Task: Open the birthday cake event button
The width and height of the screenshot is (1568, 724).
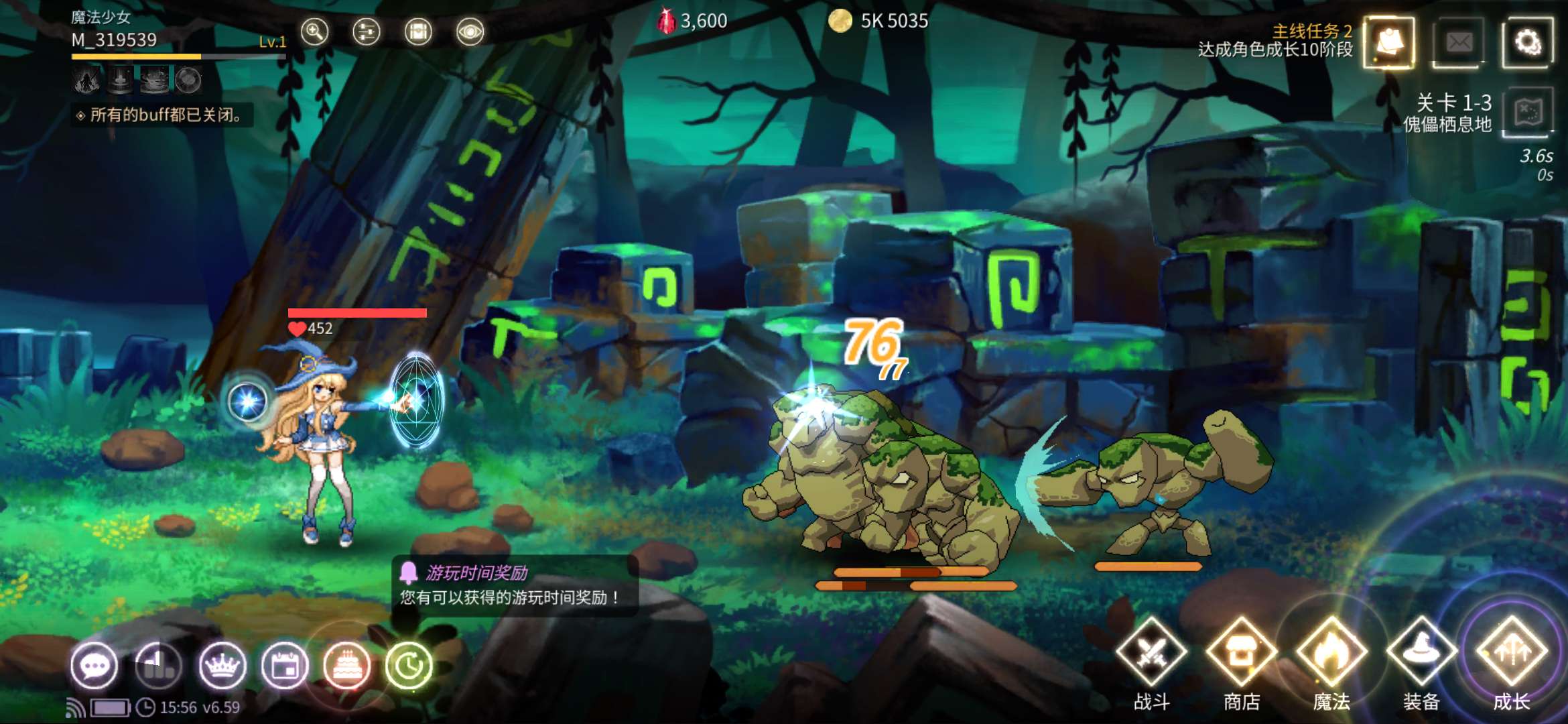Action: click(x=347, y=666)
